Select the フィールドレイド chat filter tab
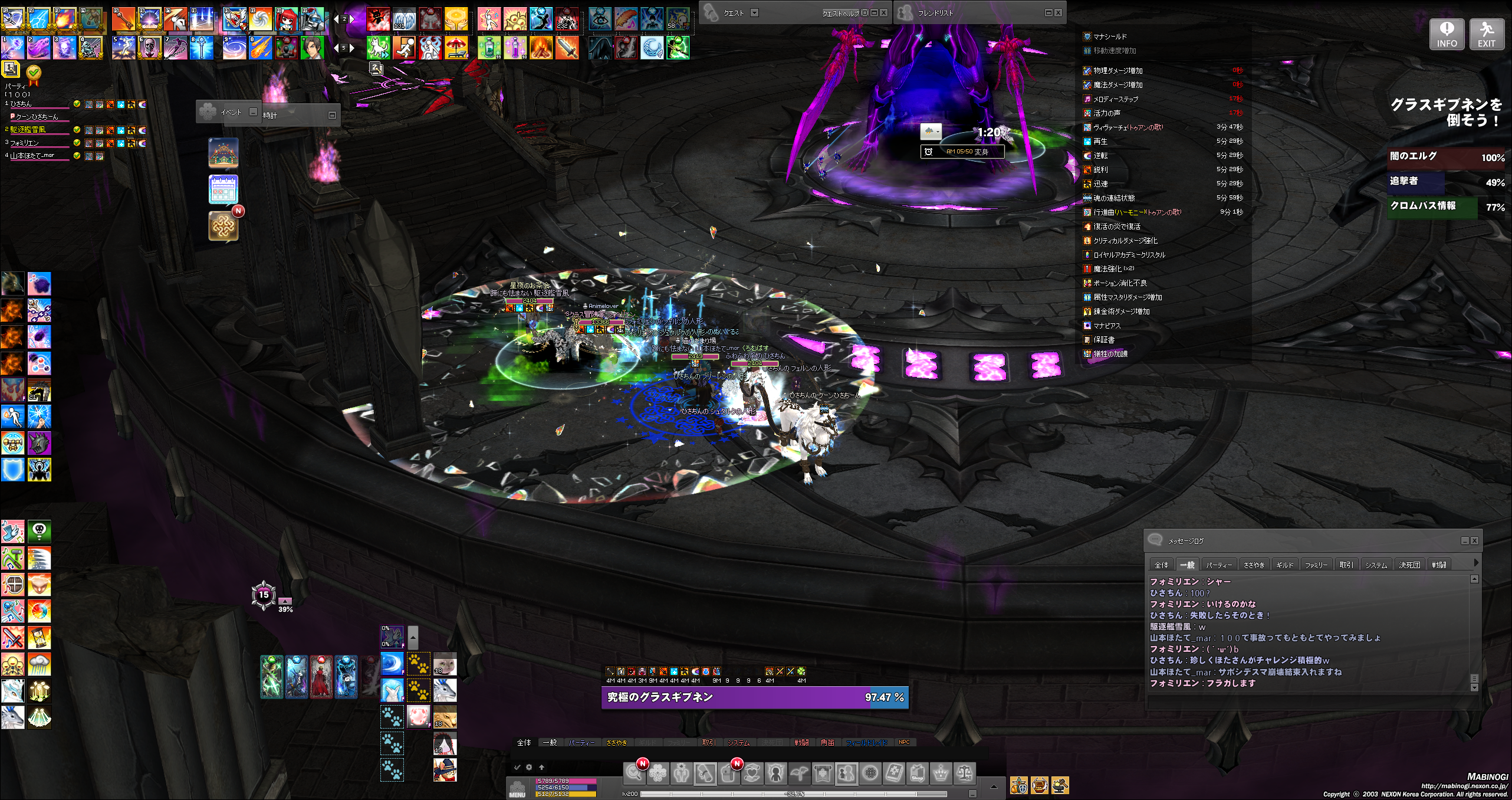 pos(866,743)
